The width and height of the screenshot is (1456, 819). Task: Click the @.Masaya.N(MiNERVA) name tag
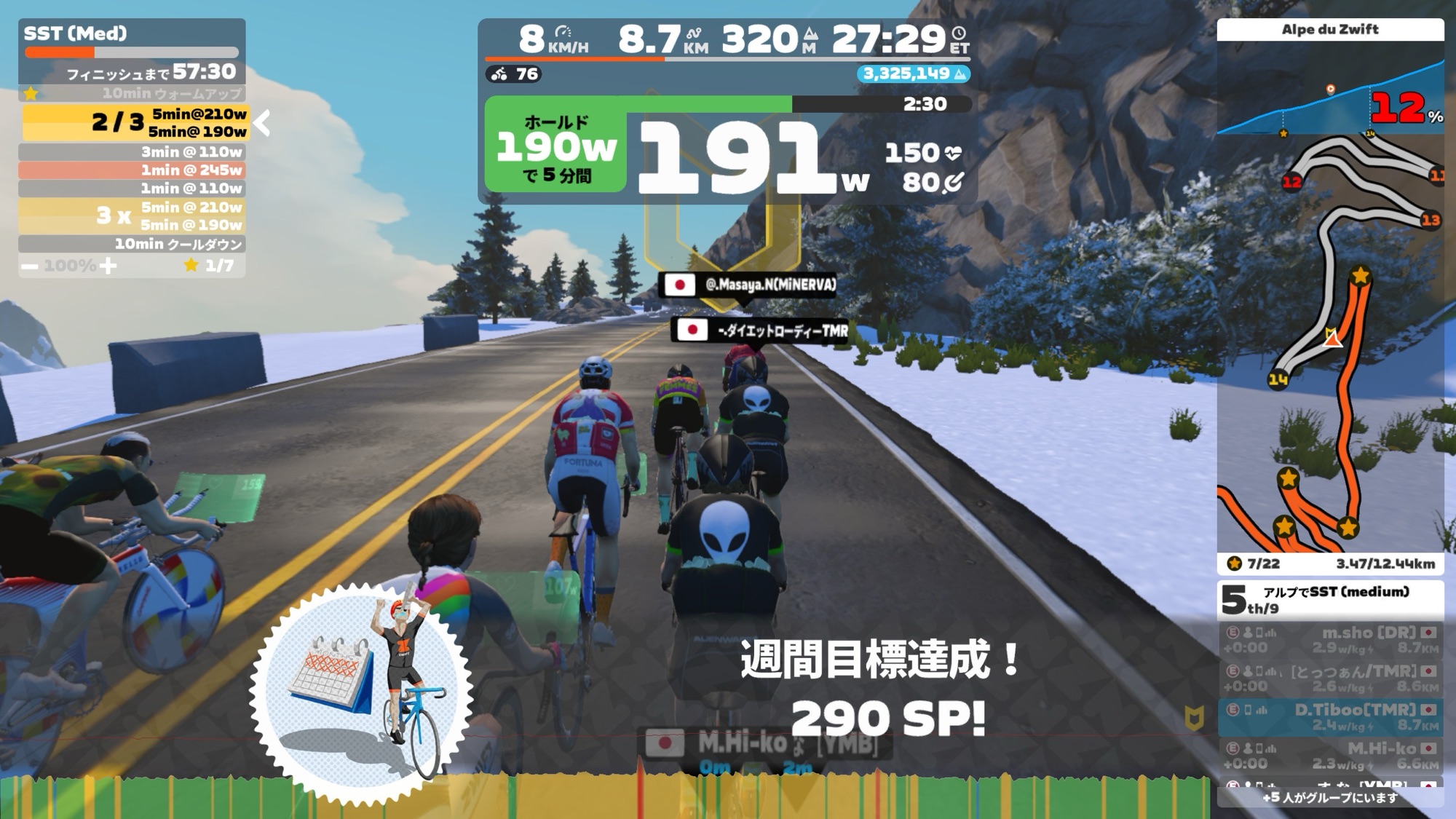click(x=748, y=285)
